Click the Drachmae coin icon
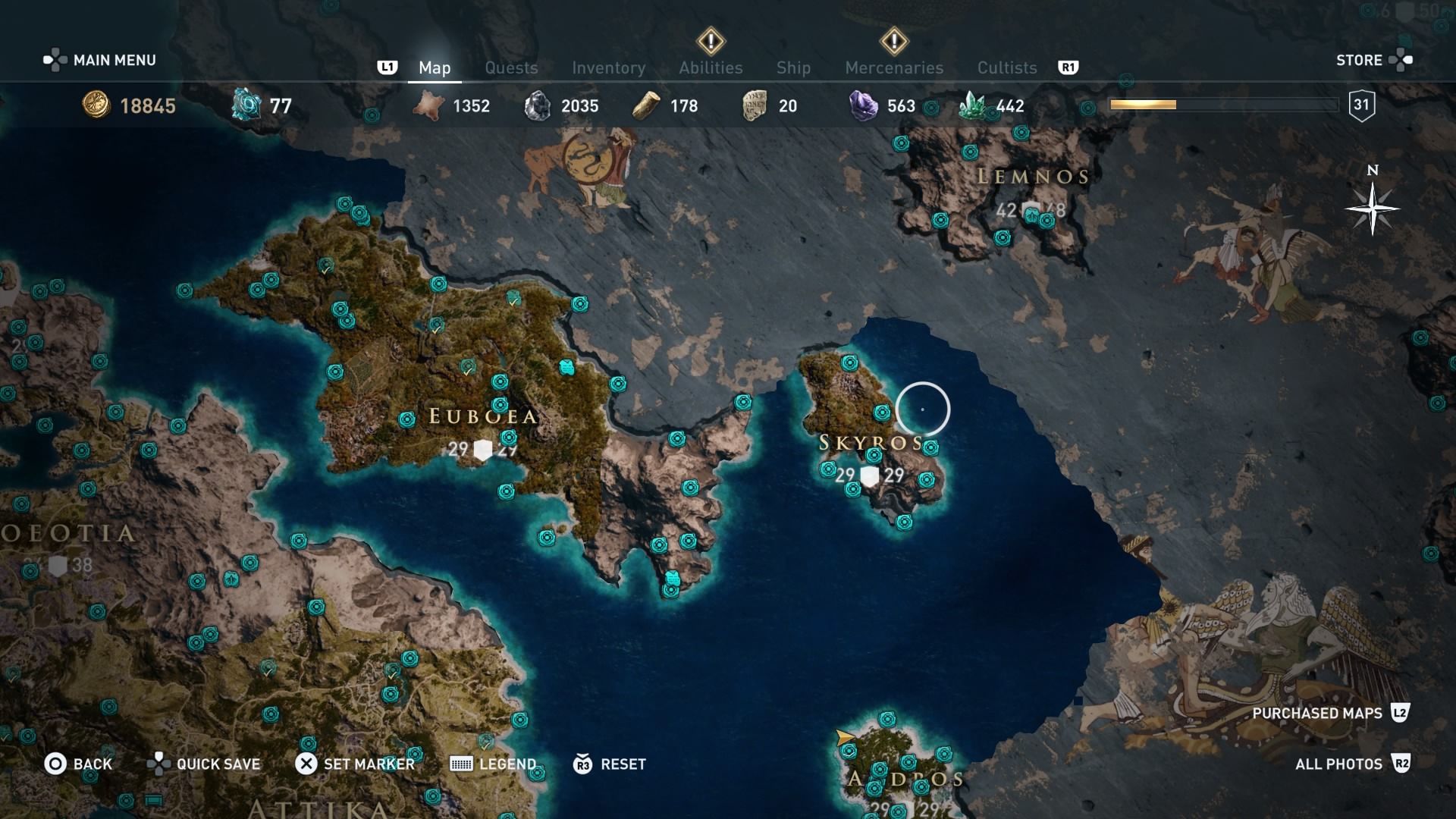The height and width of the screenshot is (819, 1456). point(96,106)
